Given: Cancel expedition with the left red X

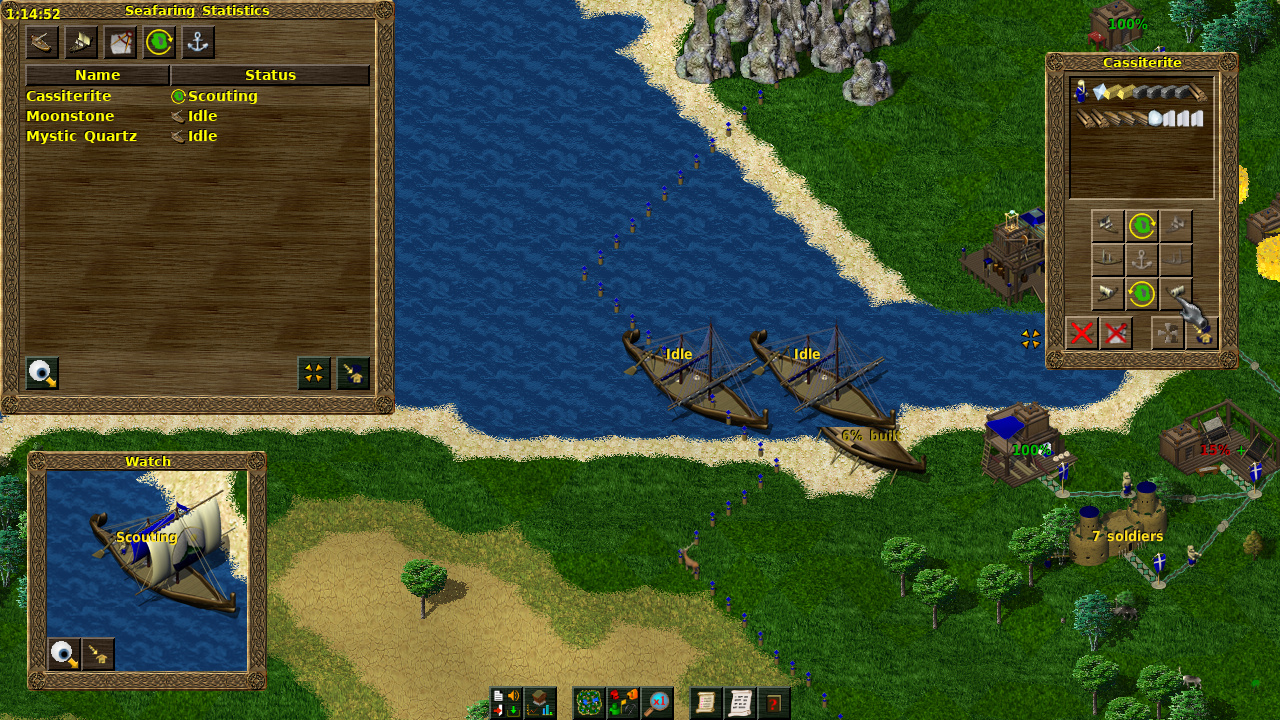Looking at the screenshot, I should [1082, 333].
